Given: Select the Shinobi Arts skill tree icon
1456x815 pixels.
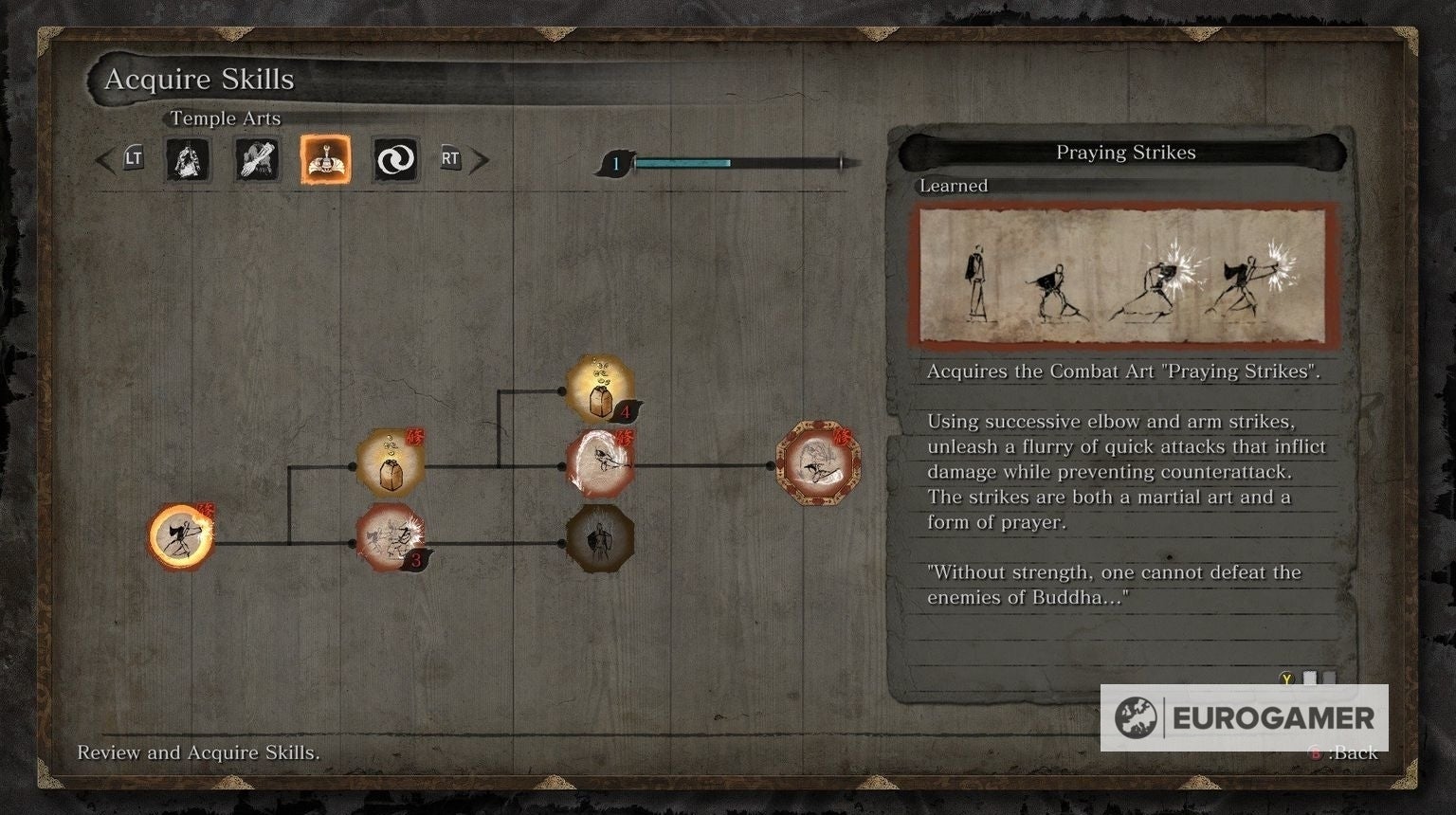Looking at the screenshot, I should 188,160.
